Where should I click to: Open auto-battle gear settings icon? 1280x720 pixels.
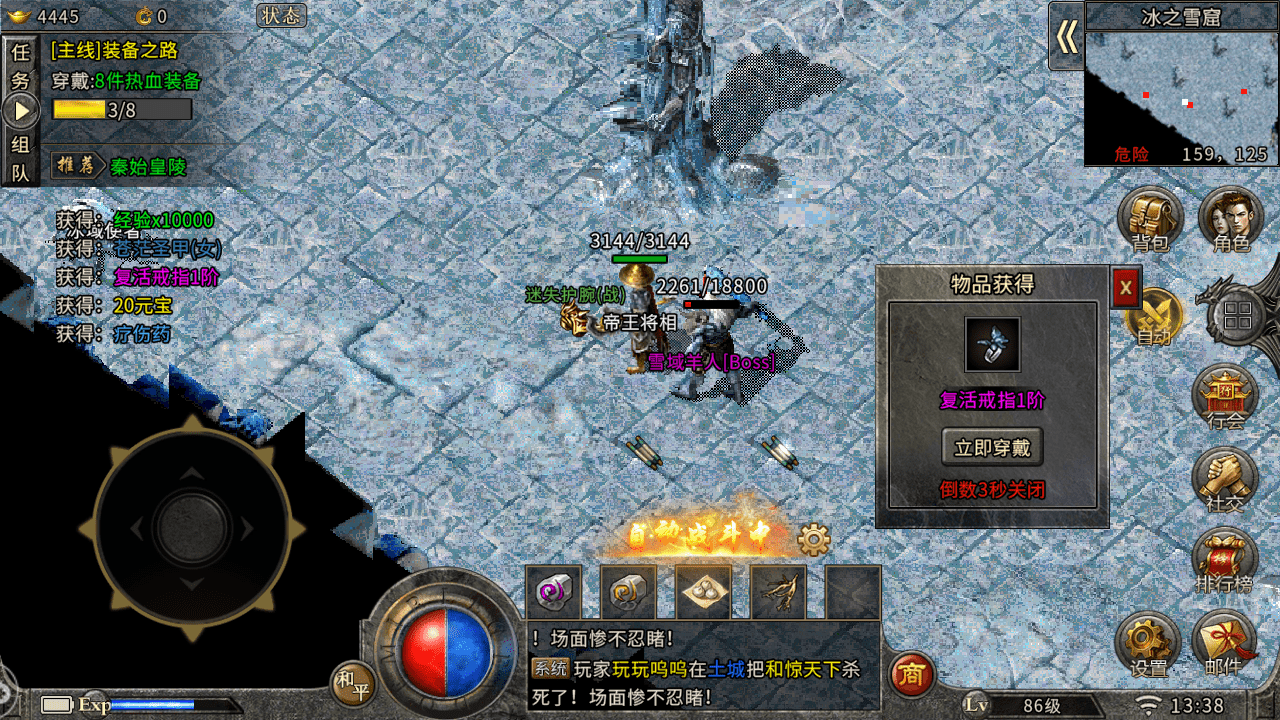click(x=814, y=541)
